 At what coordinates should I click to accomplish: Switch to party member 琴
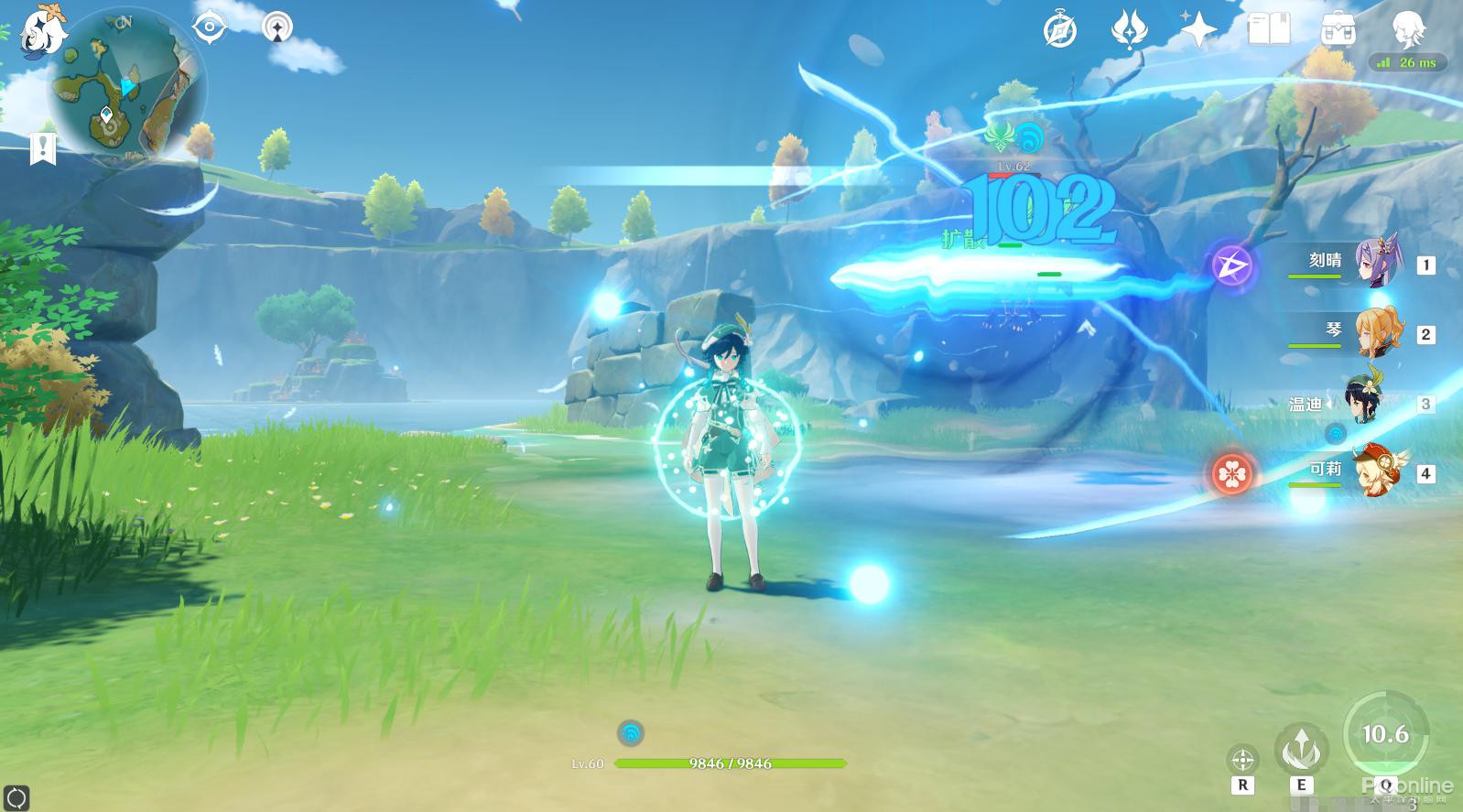[1375, 333]
